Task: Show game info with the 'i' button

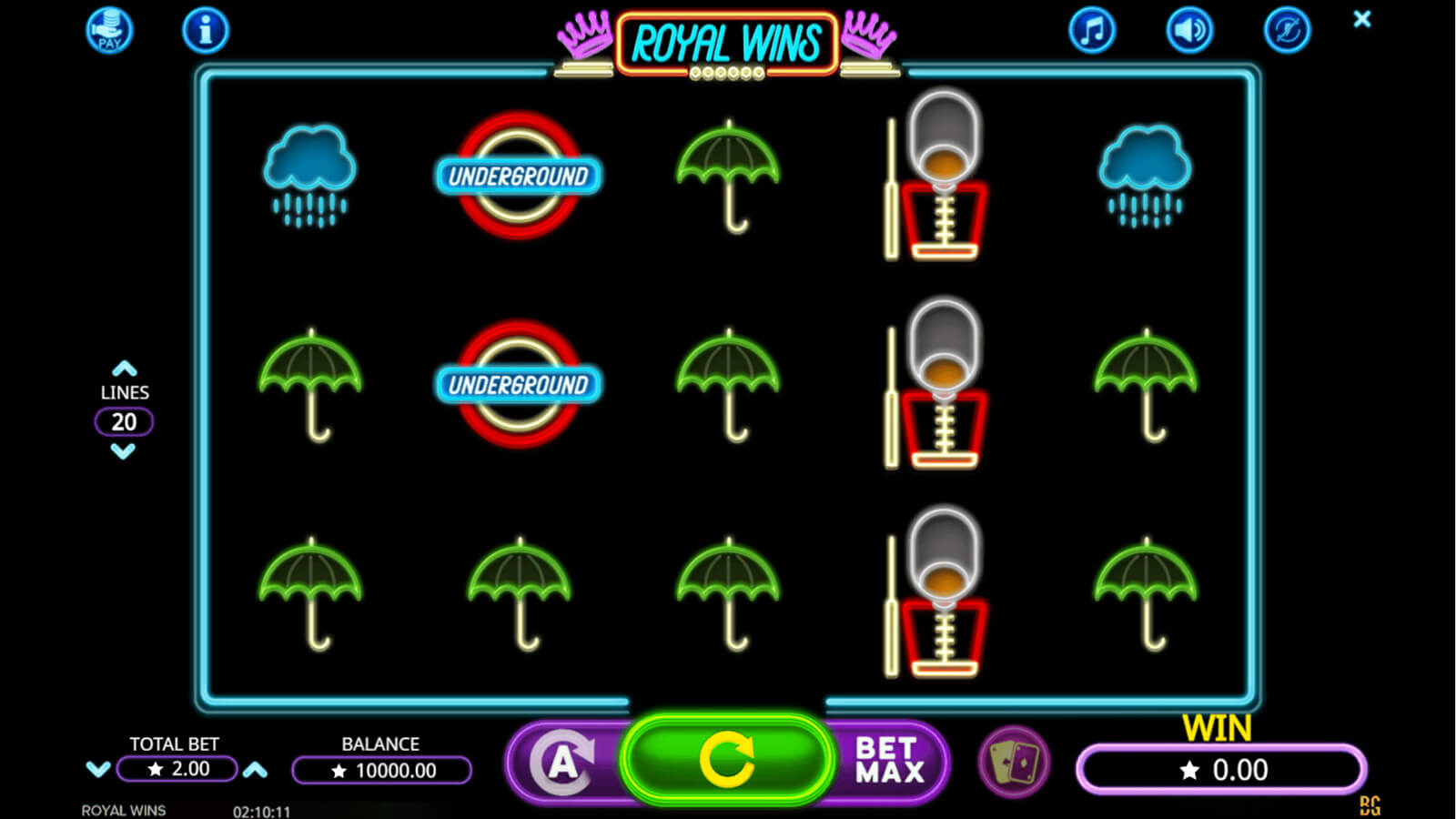Action: pos(205,31)
